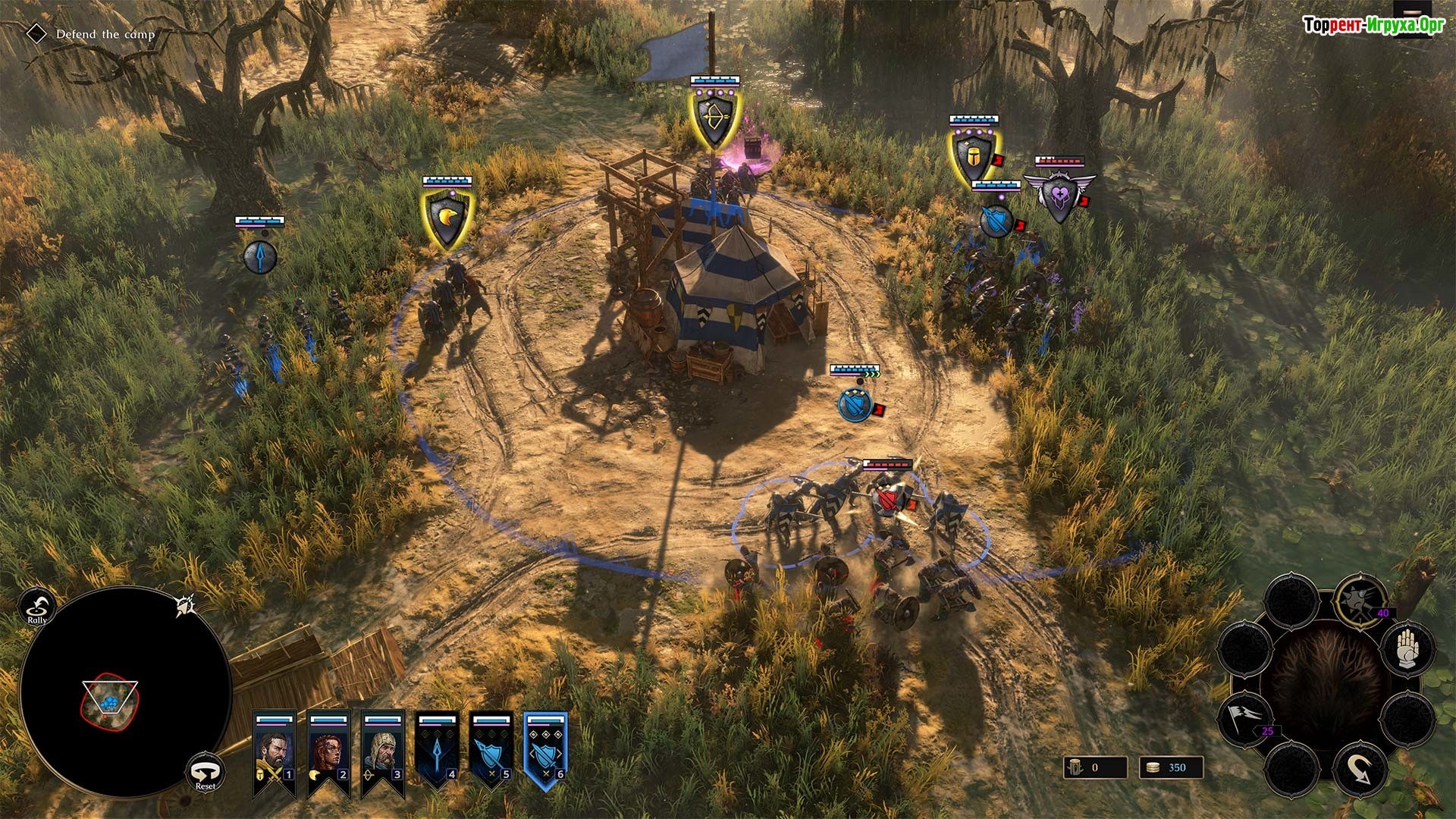Screen dimensions: 1456x819
Task: Click the Rally button
Action: [37, 606]
